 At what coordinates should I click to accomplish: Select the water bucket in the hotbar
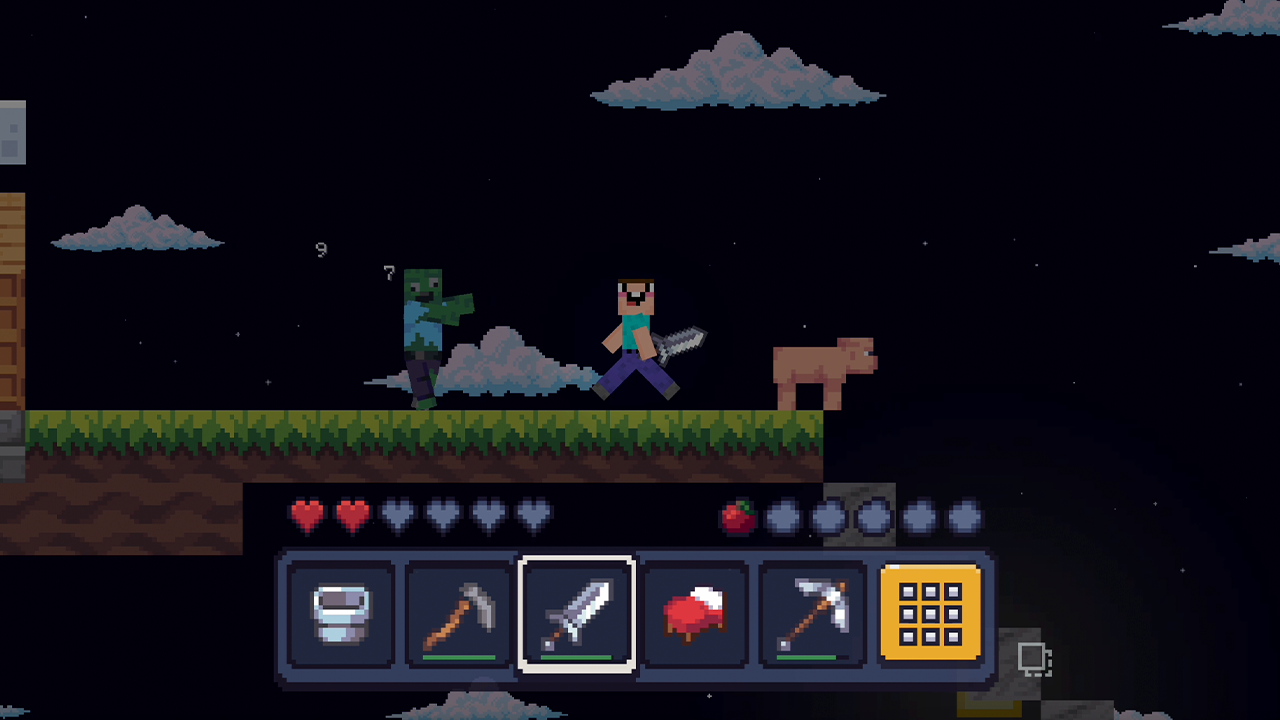coord(340,613)
